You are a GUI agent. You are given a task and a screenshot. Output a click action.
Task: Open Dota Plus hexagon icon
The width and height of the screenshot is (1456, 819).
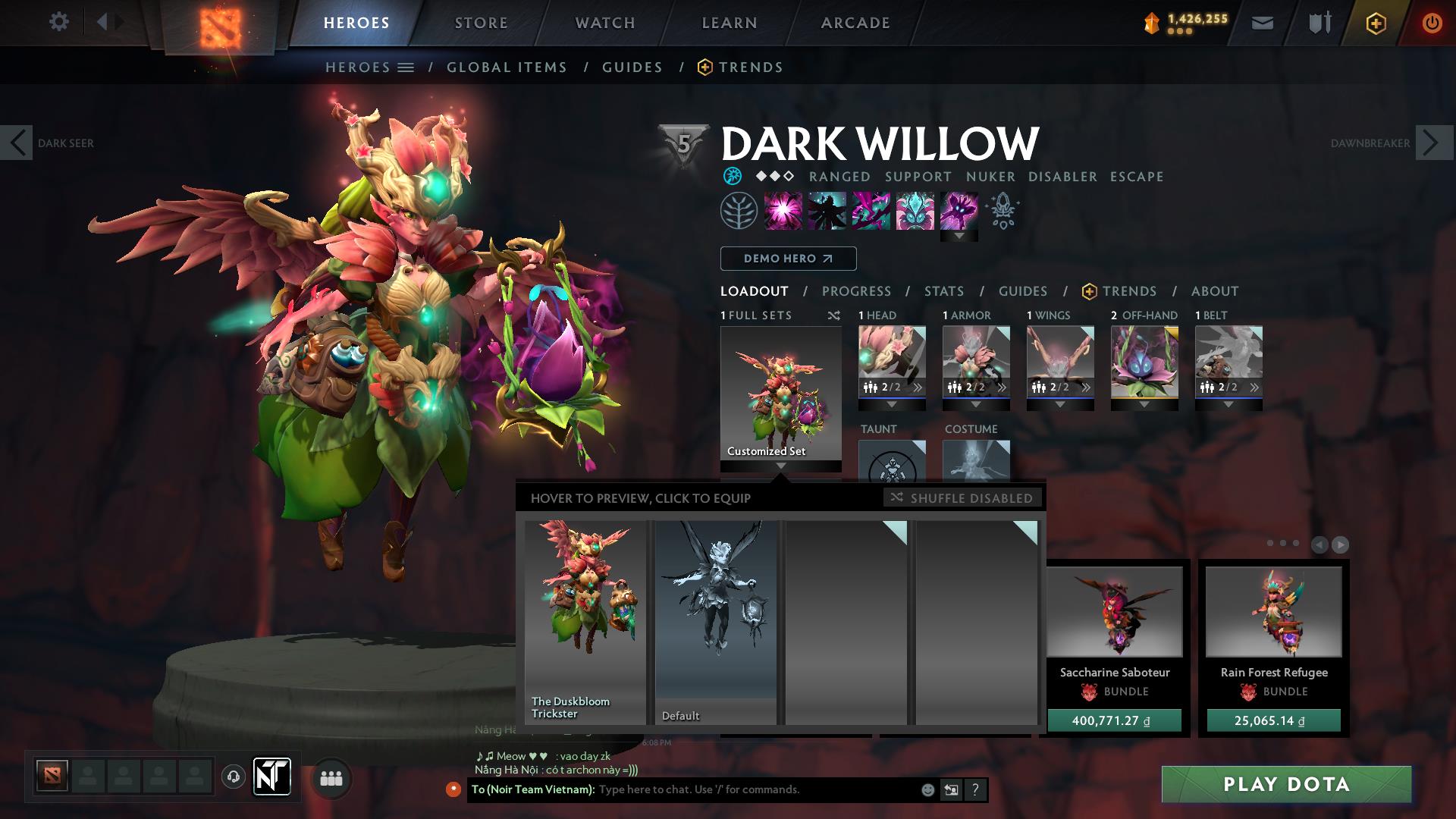click(1376, 22)
